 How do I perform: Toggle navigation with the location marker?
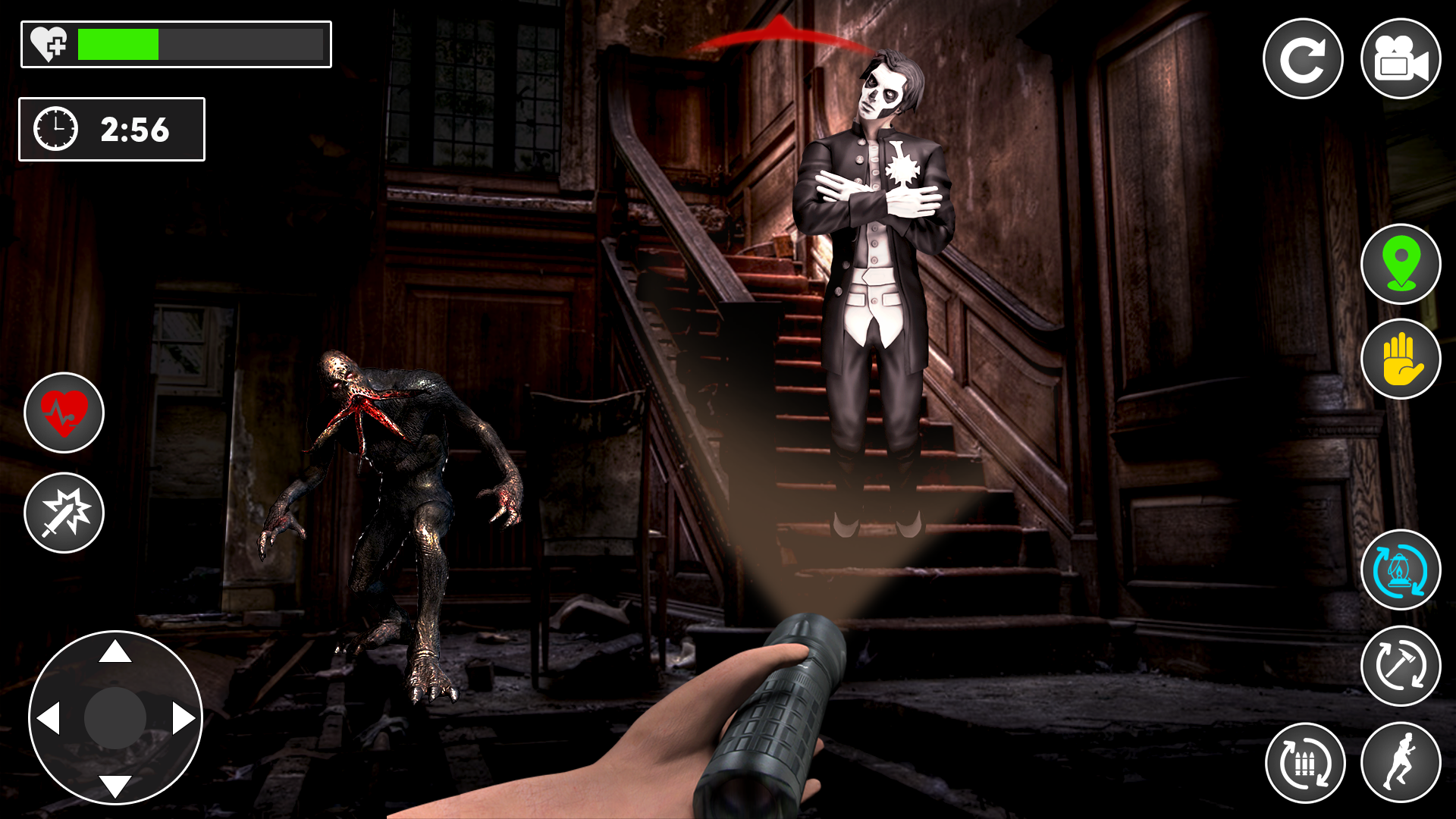click(1401, 262)
